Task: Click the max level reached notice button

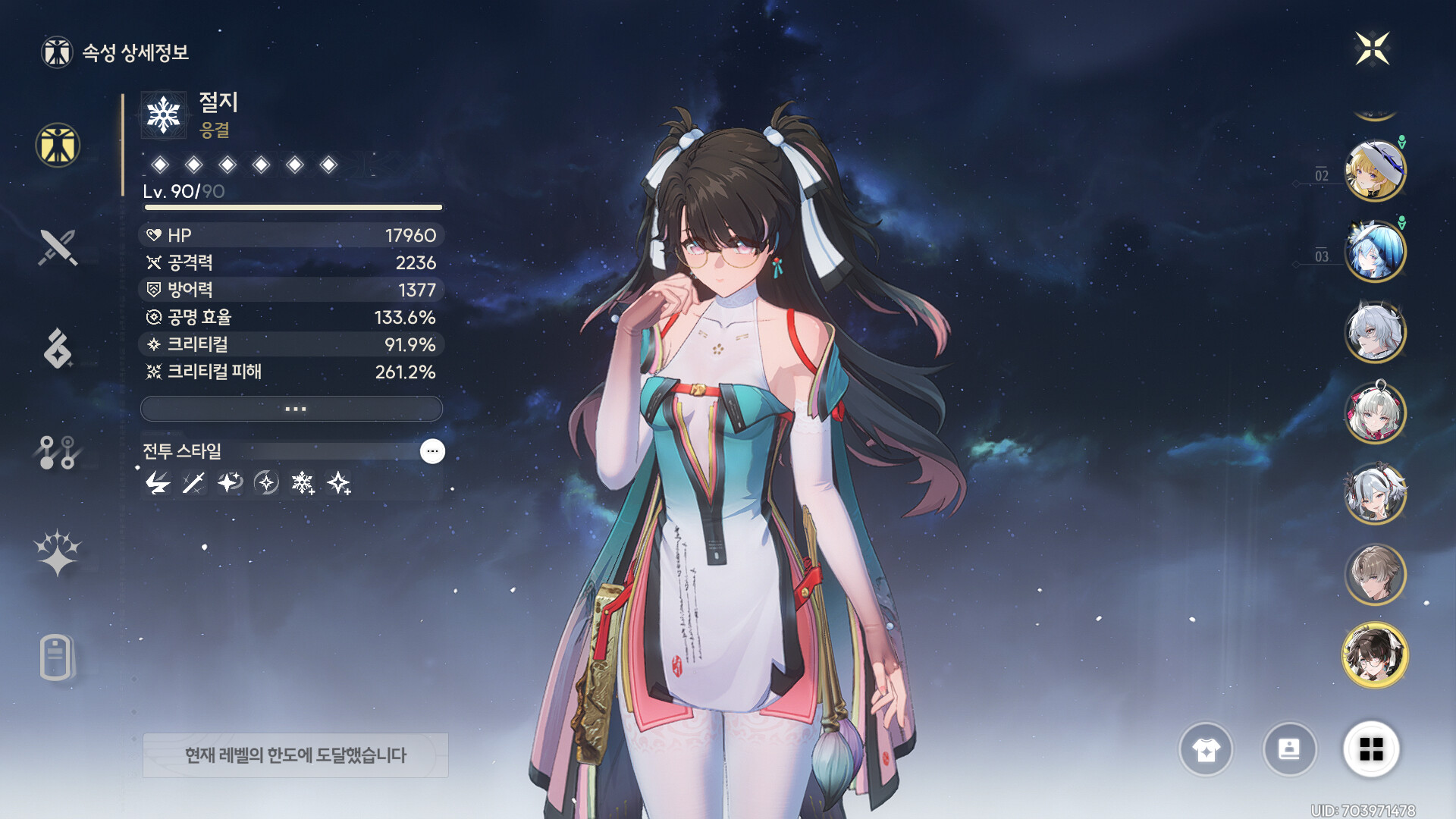Action: click(x=296, y=755)
